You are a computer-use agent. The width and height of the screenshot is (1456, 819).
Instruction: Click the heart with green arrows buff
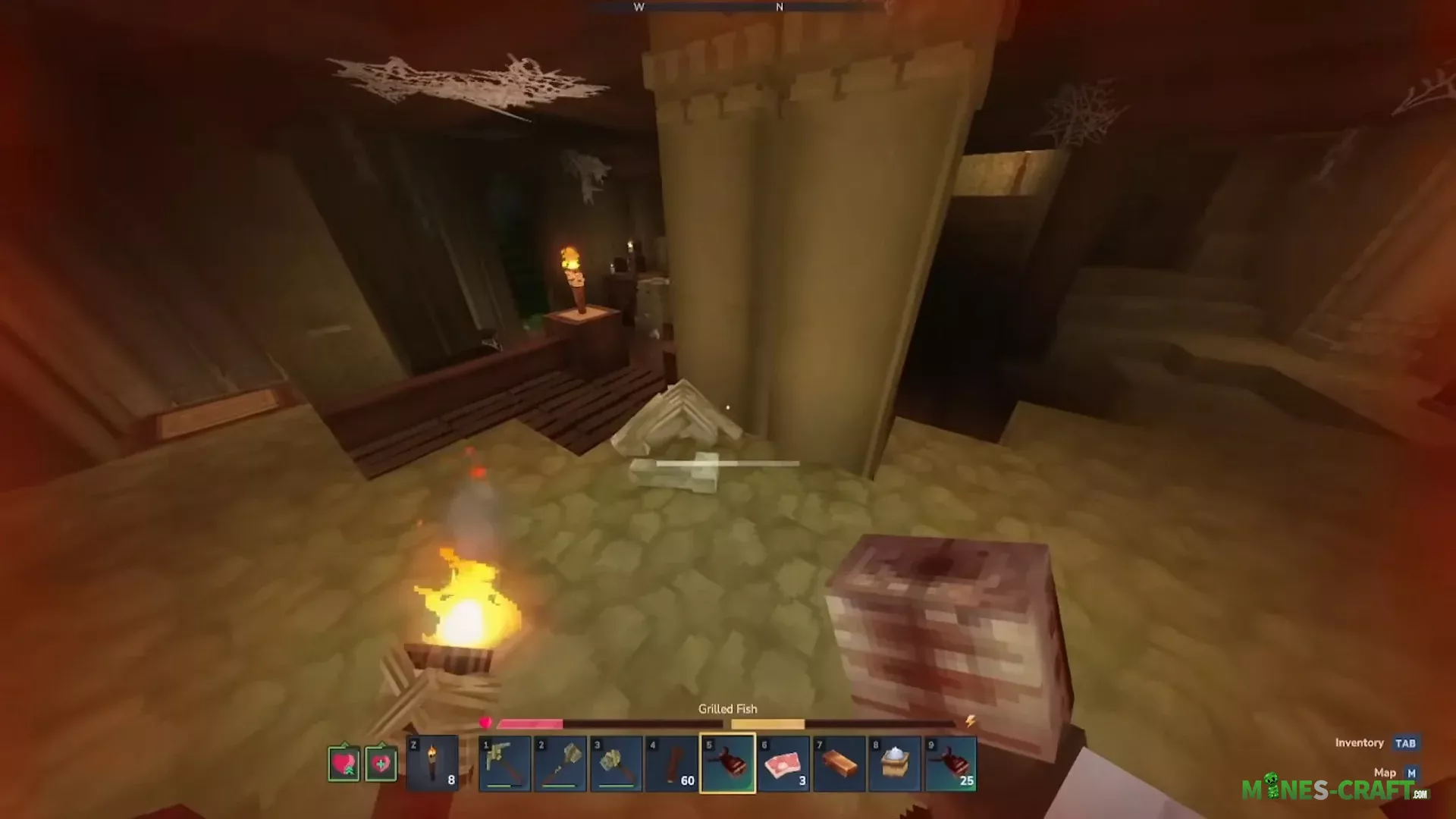pyautogui.click(x=344, y=763)
